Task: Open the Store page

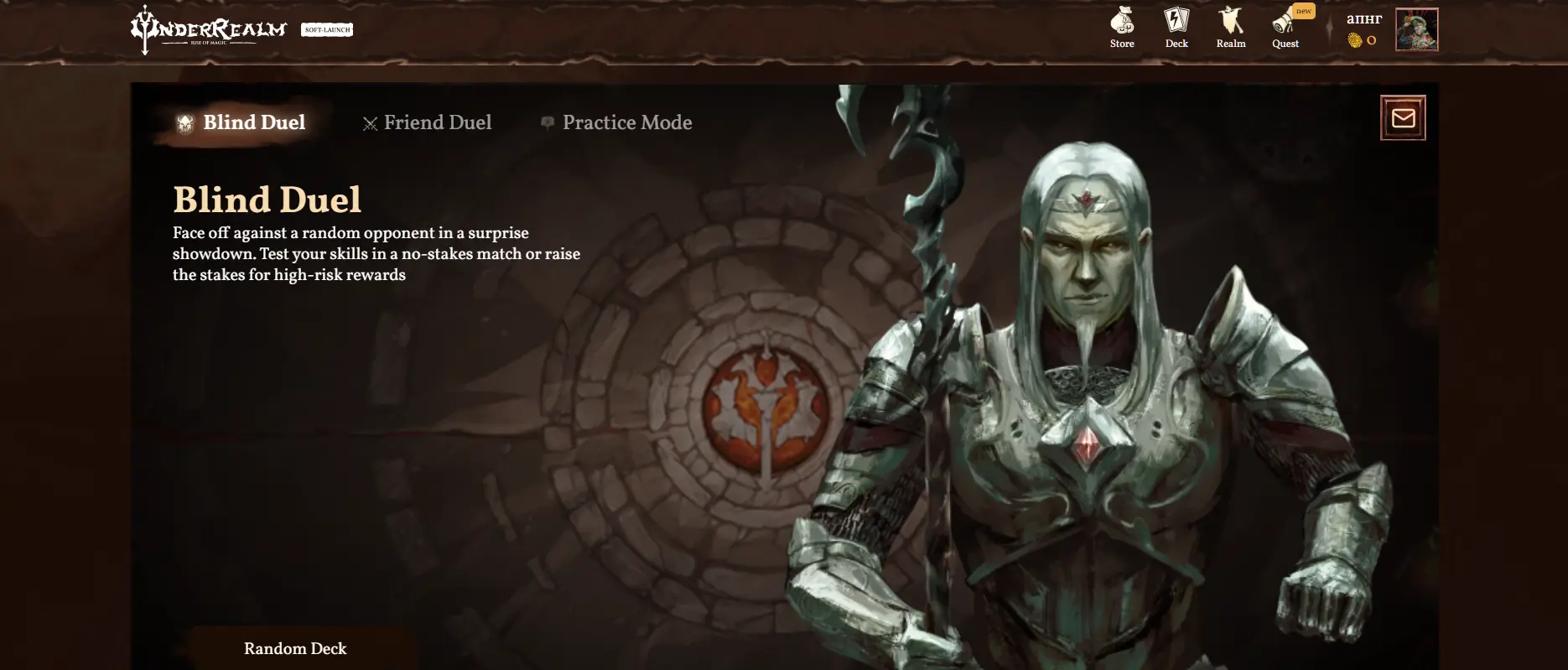Action: [1122, 28]
